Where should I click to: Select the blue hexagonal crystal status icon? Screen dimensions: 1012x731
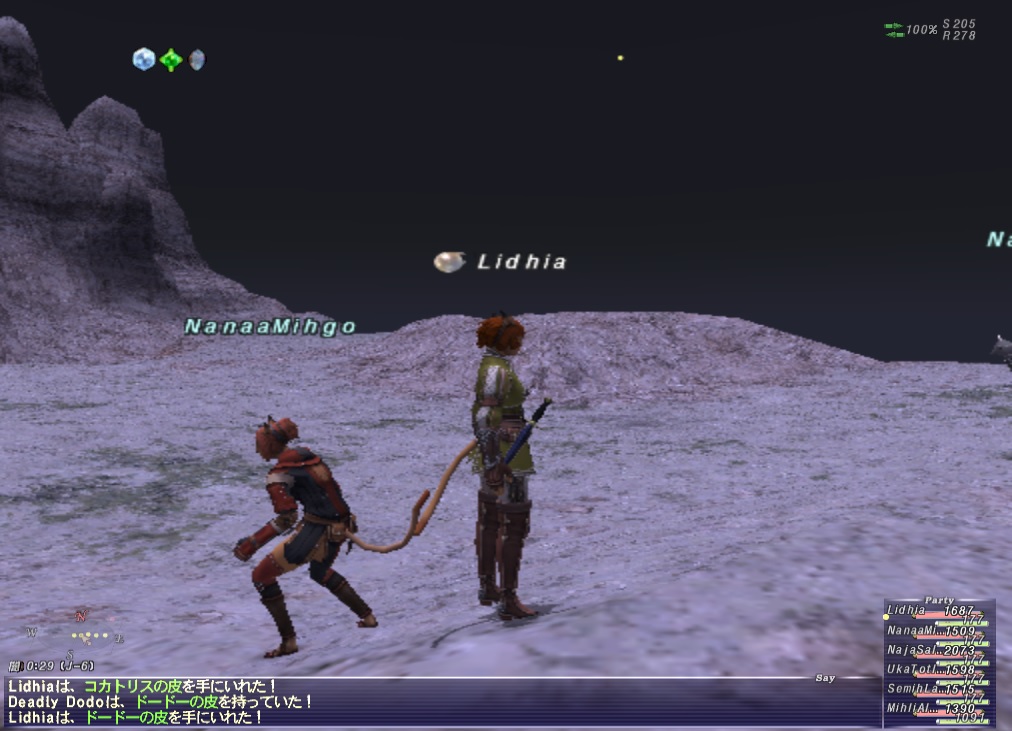point(143,59)
